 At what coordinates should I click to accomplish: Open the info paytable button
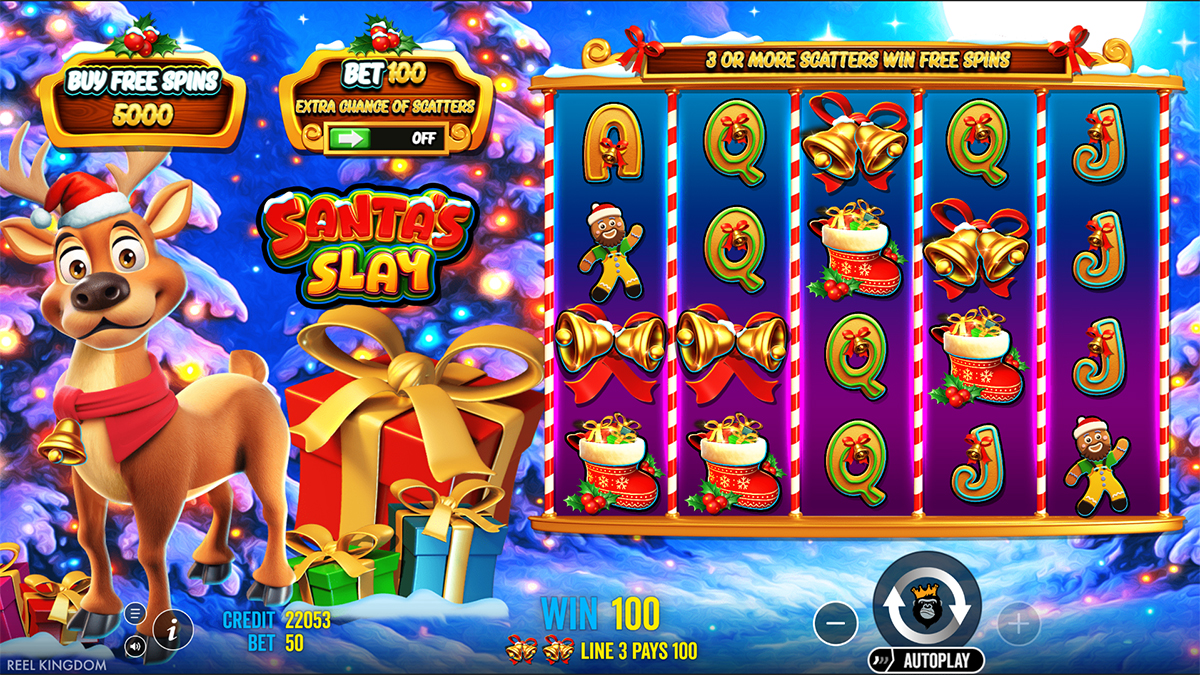point(173,629)
